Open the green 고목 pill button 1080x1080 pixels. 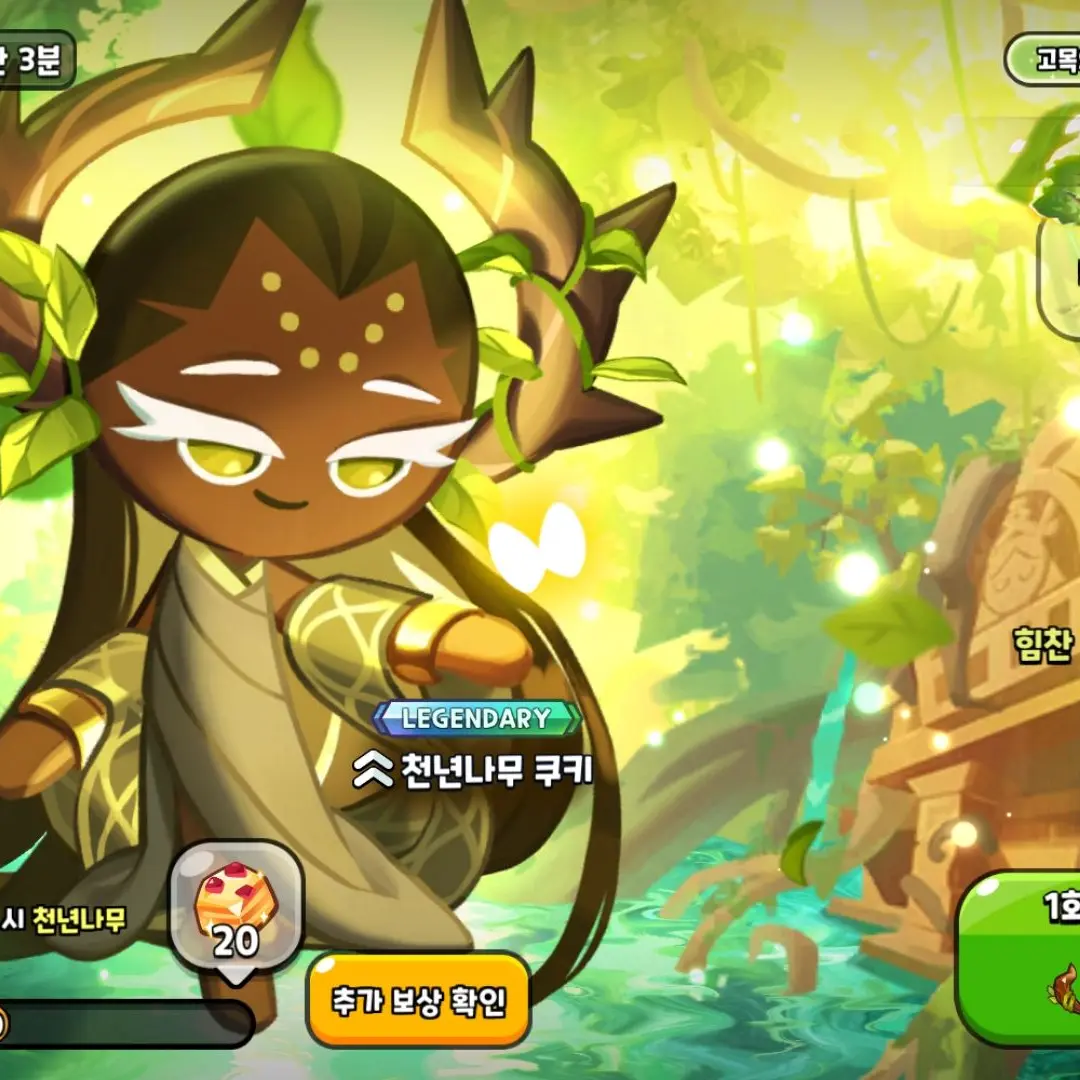[1043, 59]
